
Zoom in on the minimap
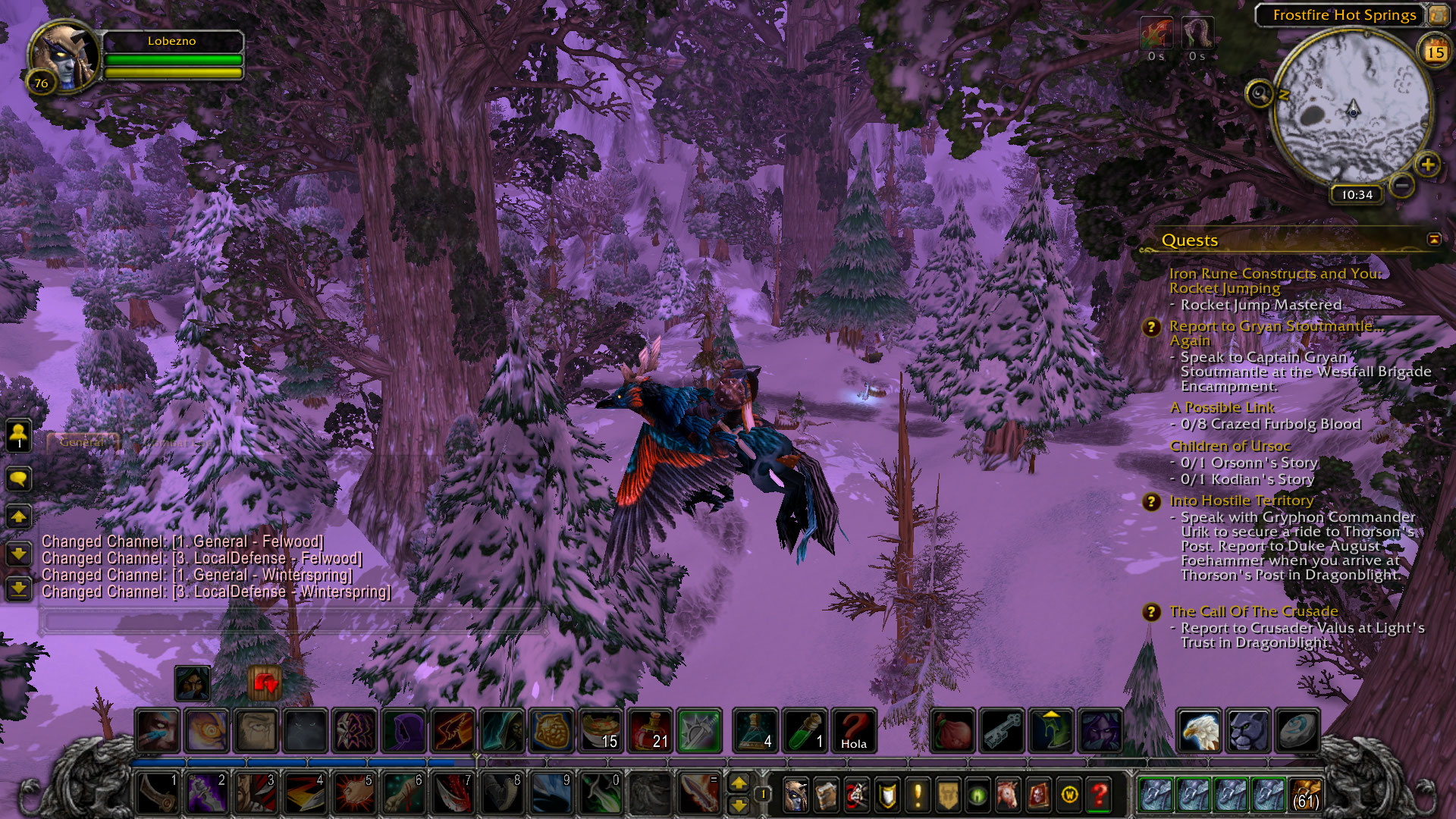(1427, 165)
